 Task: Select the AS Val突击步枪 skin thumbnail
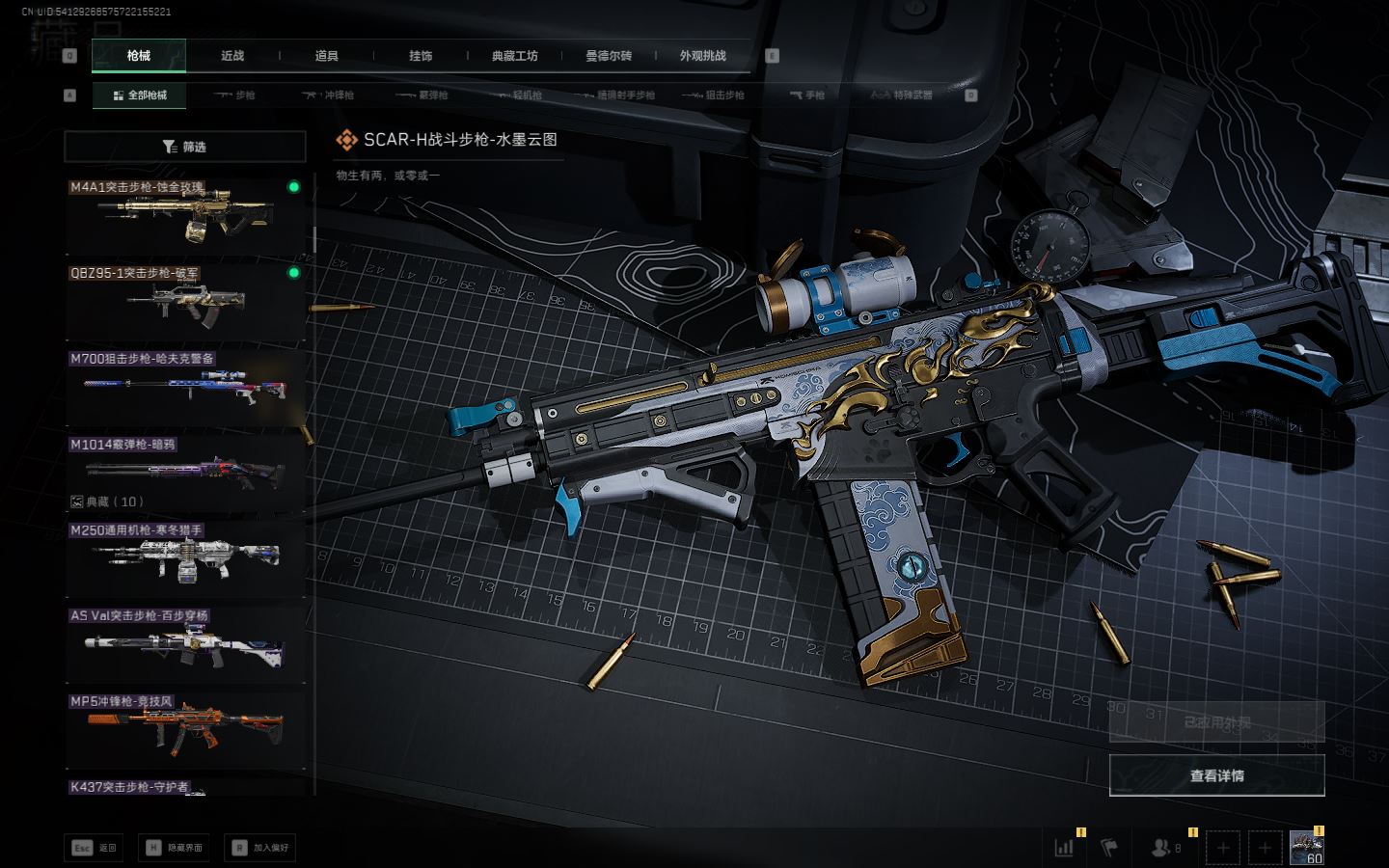pos(184,644)
